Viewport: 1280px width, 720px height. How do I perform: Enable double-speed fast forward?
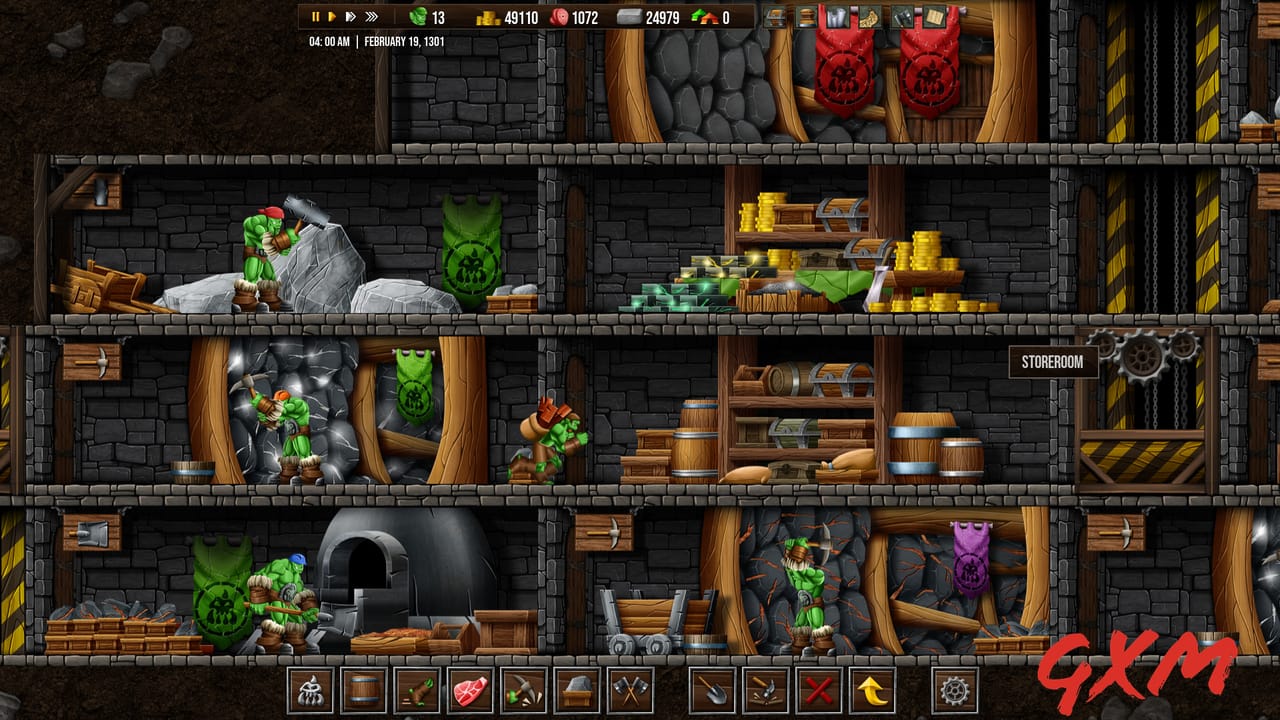(x=350, y=15)
